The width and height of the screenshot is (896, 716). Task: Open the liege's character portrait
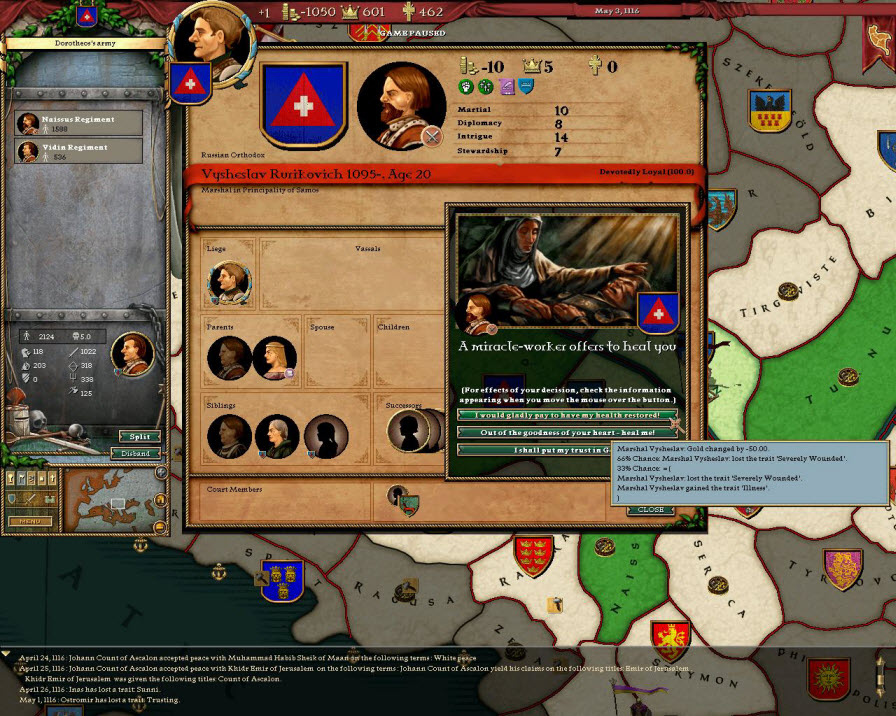pos(229,285)
